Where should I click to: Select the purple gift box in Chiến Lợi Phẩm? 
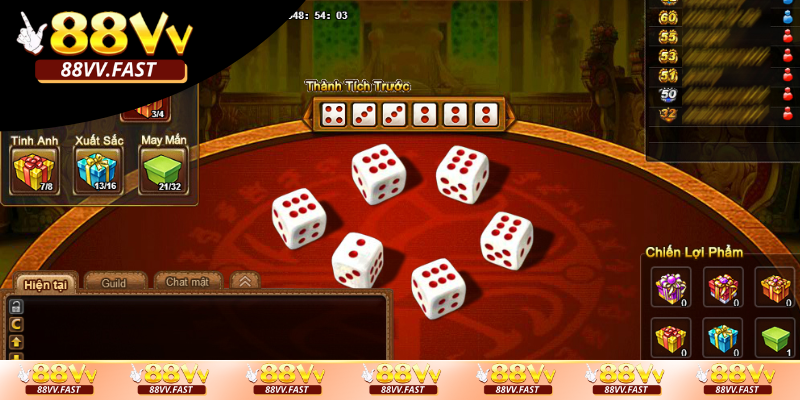tap(670, 287)
